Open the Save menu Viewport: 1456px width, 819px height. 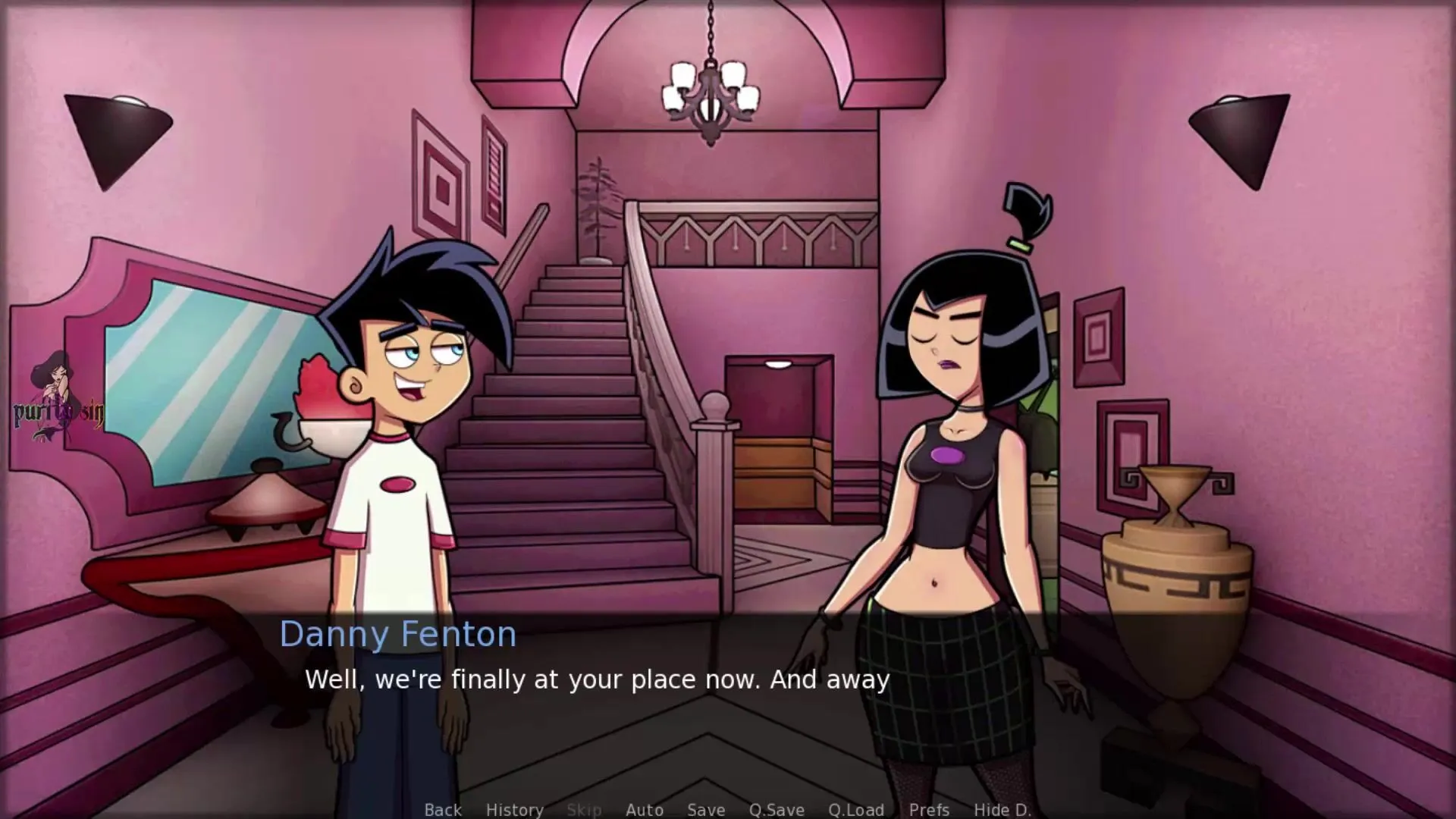point(705,809)
